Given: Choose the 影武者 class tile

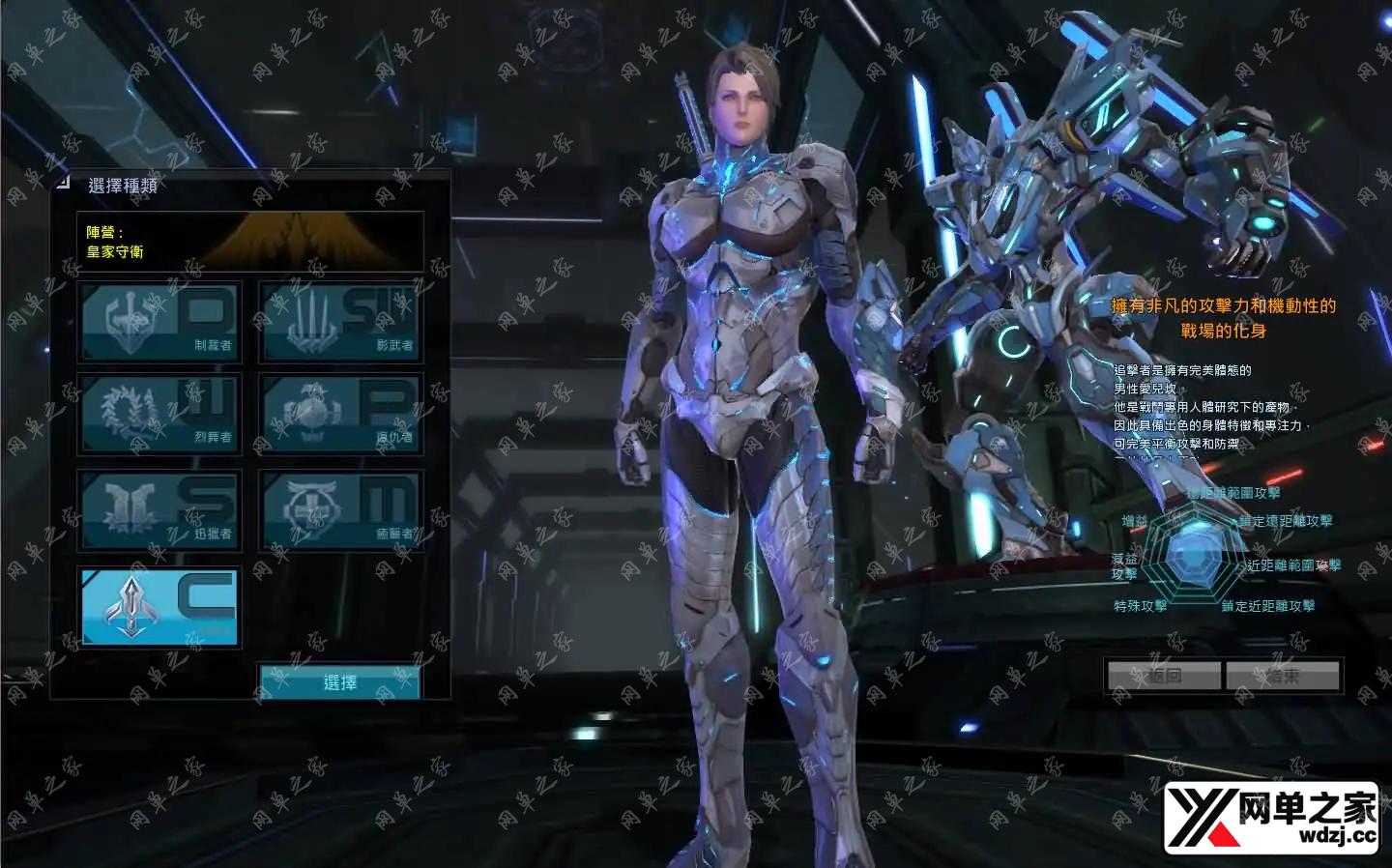Looking at the screenshot, I should pyautogui.click(x=340, y=322).
